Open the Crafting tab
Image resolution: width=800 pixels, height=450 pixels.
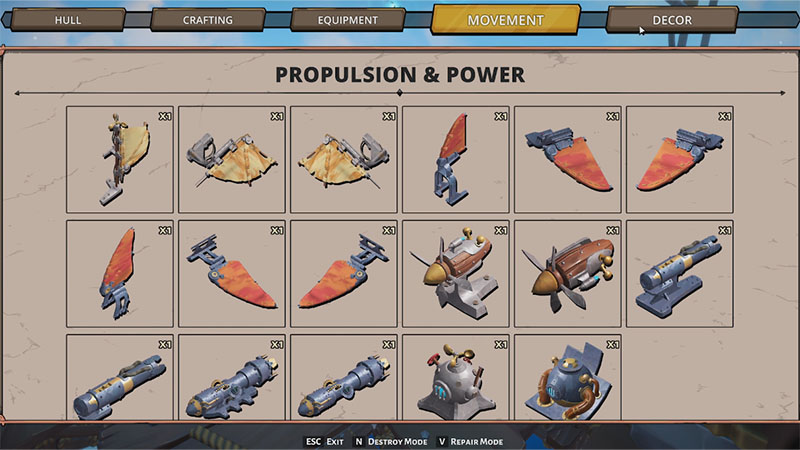[208, 20]
